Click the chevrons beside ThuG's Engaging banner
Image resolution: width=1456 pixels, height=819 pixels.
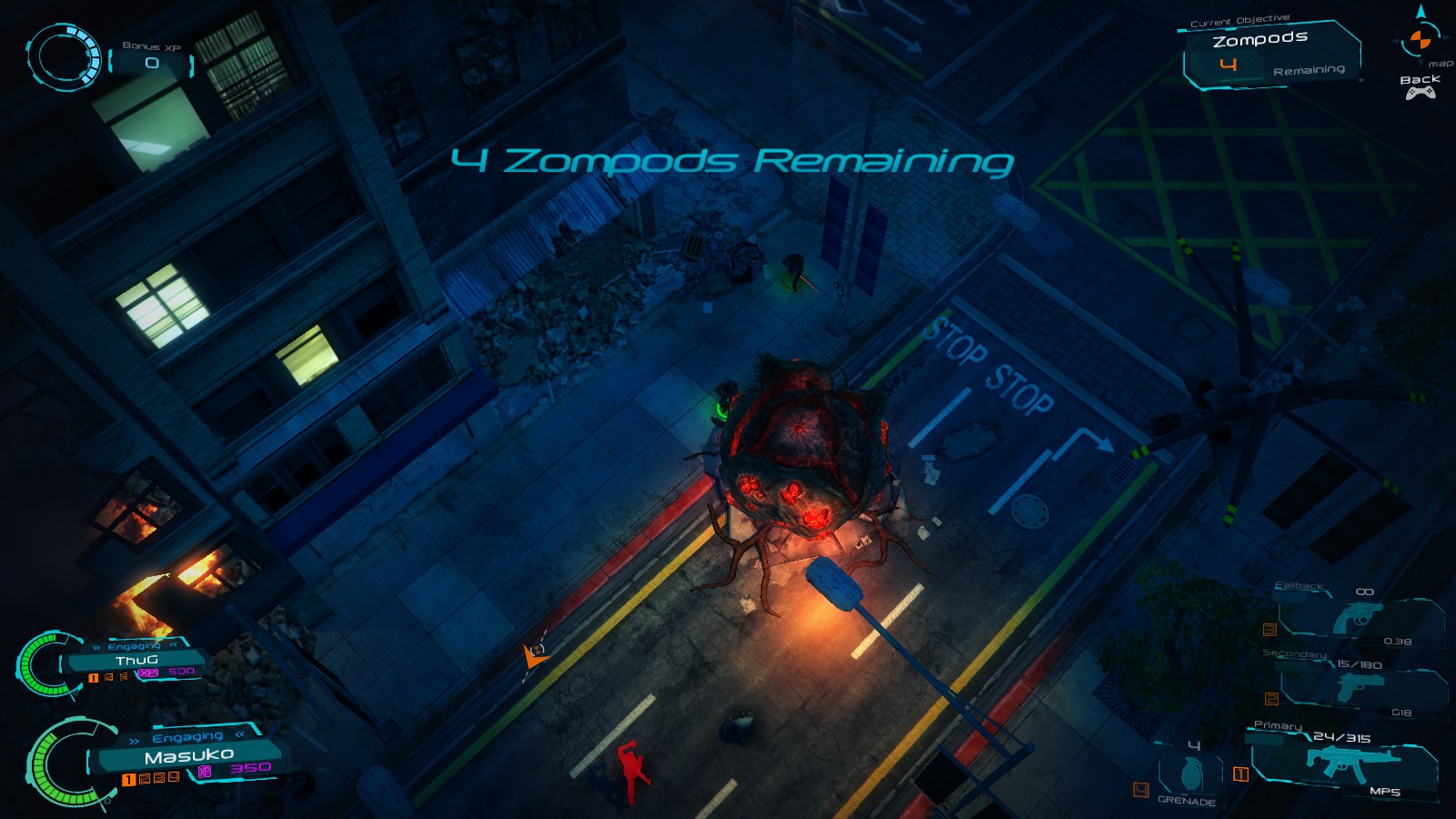click(x=97, y=647)
